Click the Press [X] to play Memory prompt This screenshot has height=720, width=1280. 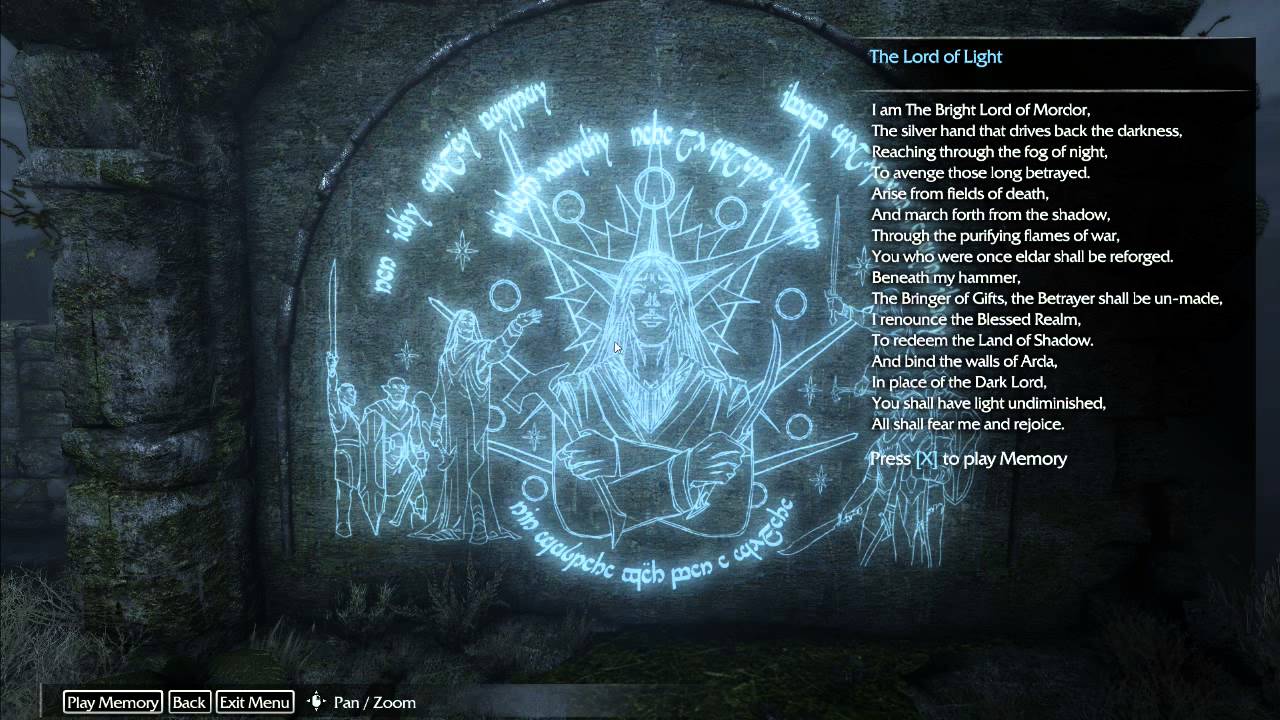(968, 459)
